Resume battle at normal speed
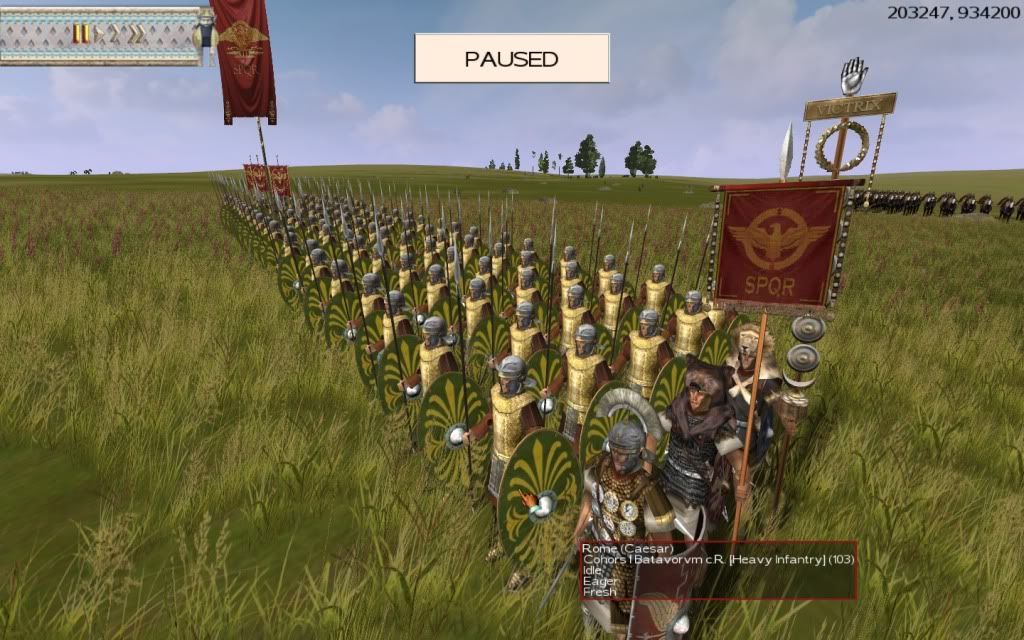This screenshot has height=640, width=1024. coord(98,34)
